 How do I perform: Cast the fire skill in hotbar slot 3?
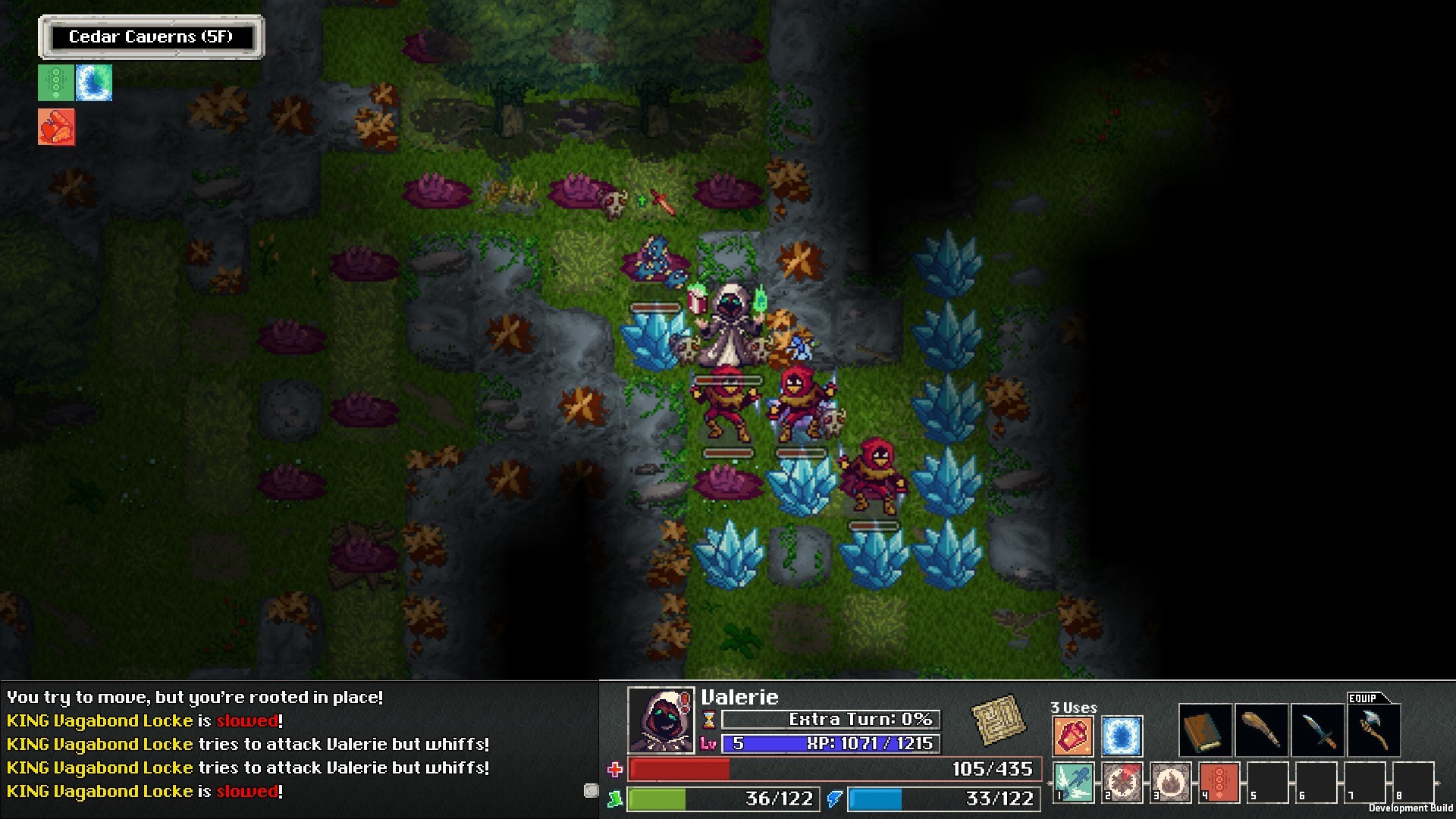(1170, 782)
